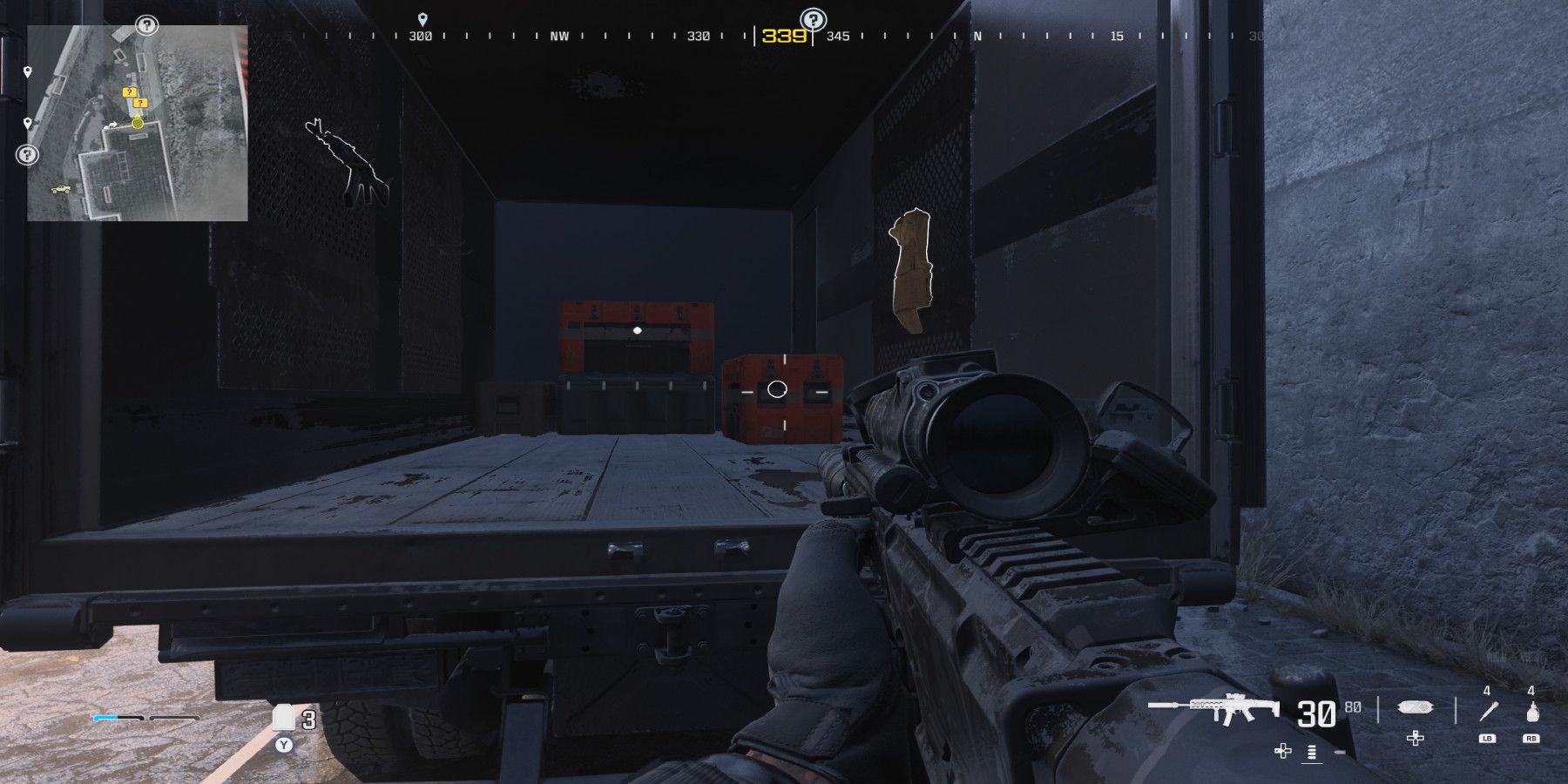The image size is (1568, 784).
Task: Toggle the player marker on the minimap
Action: (x=137, y=124)
